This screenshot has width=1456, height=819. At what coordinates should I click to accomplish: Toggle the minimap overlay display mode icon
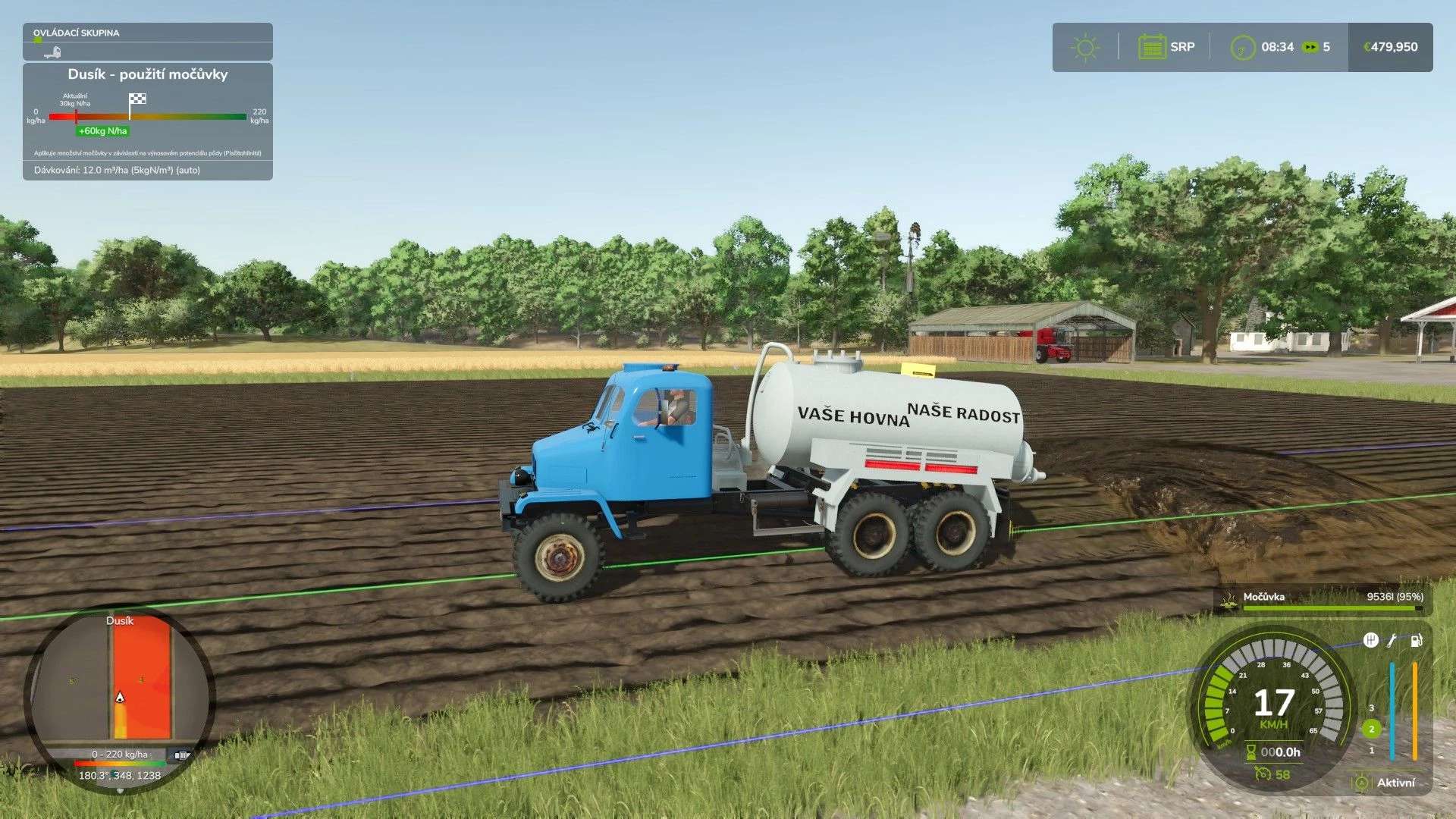[x=180, y=755]
